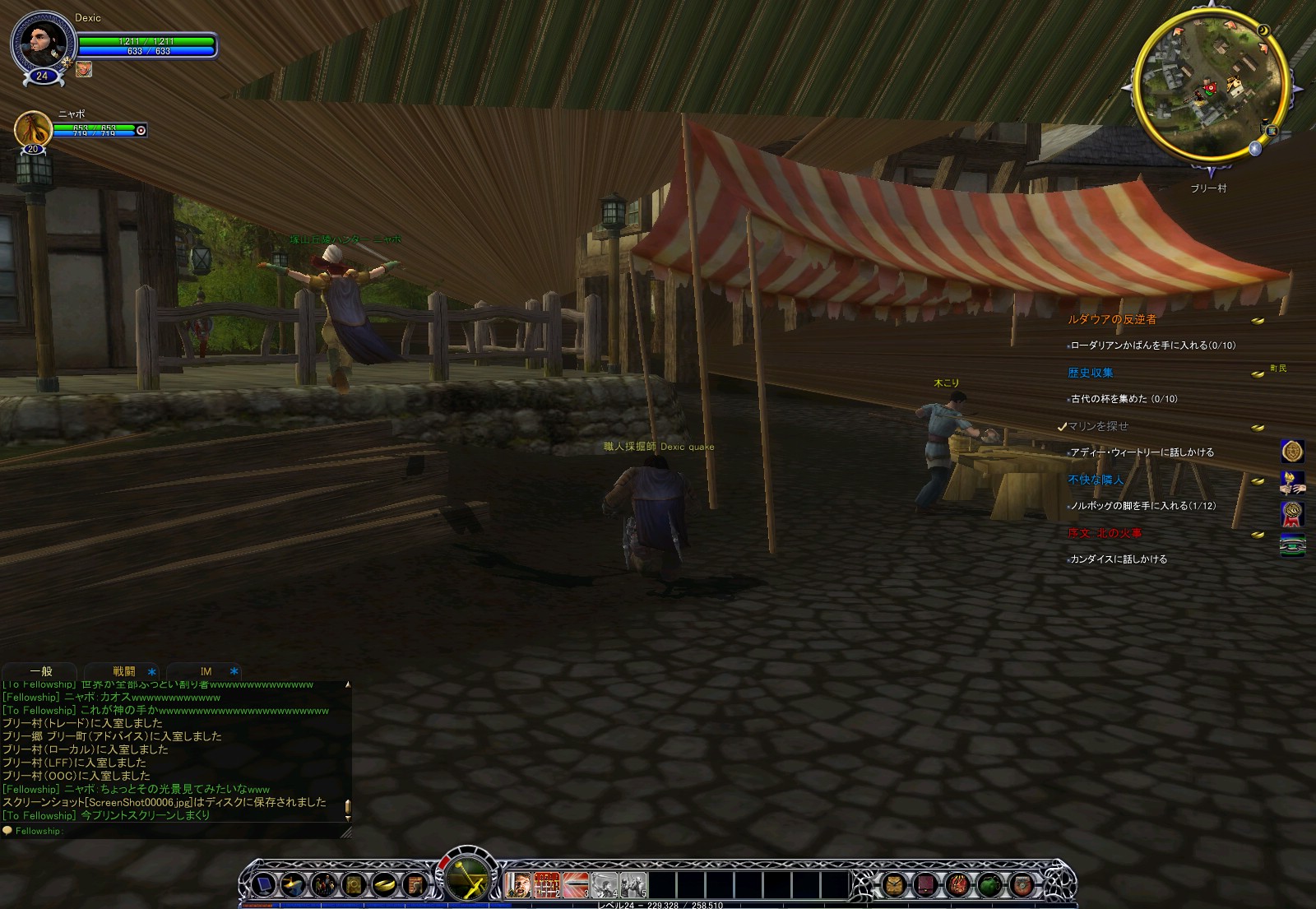Open the green apple icon on toolbar

pos(989,885)
